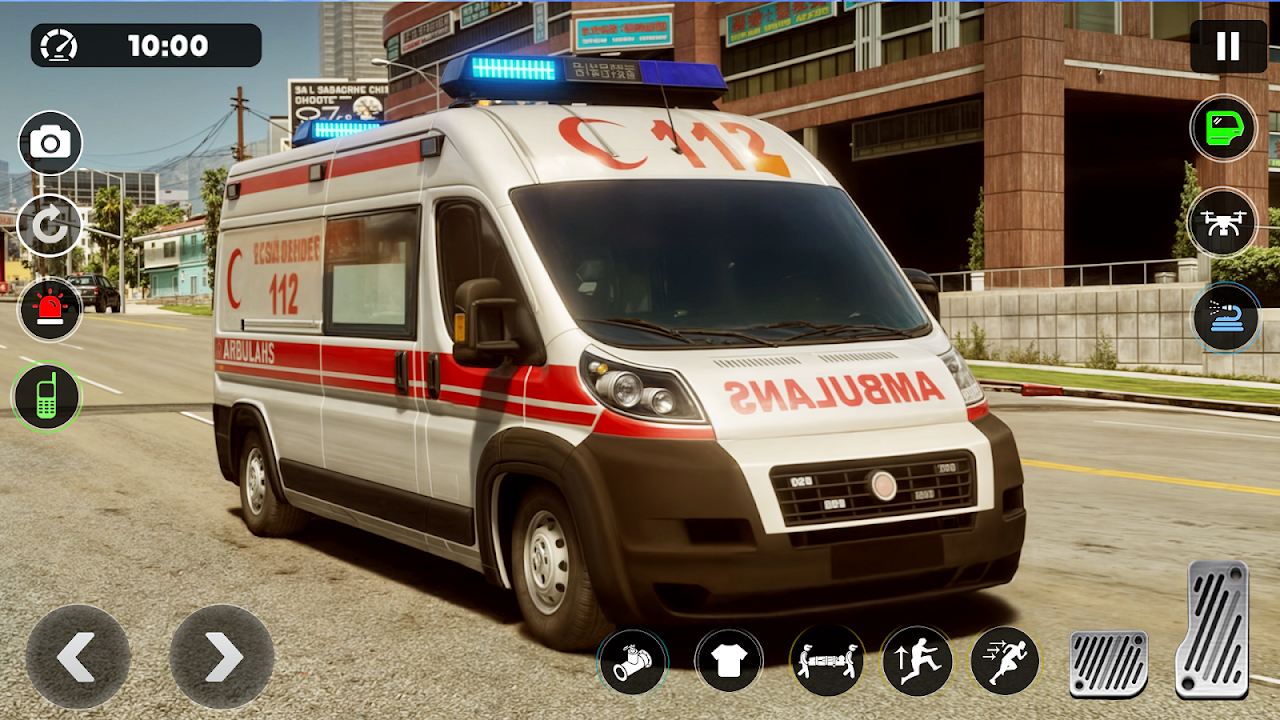
Task: Steer left with the left arrow
Action: 78,657
